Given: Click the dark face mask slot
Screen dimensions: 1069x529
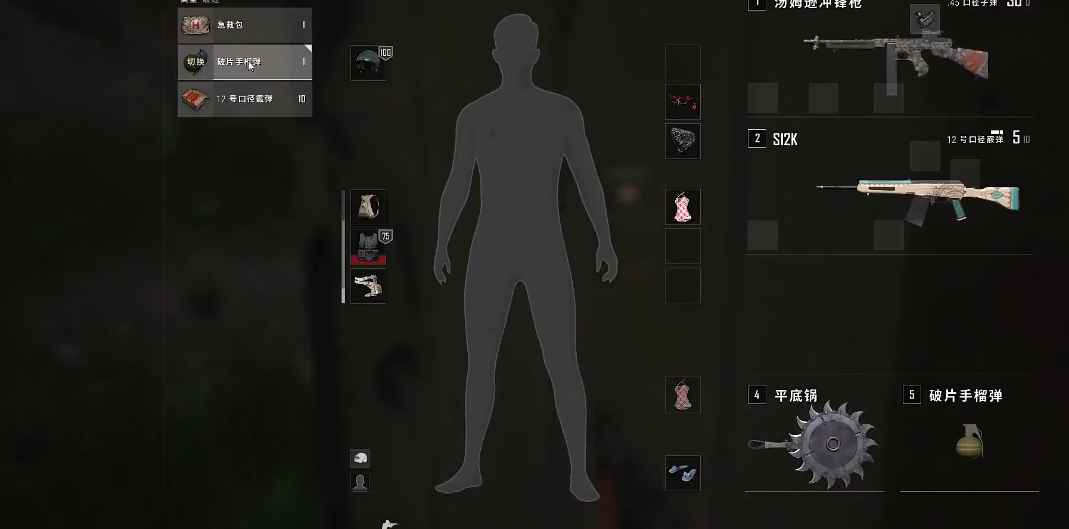Looking at the screenshot, I should 683,141.
